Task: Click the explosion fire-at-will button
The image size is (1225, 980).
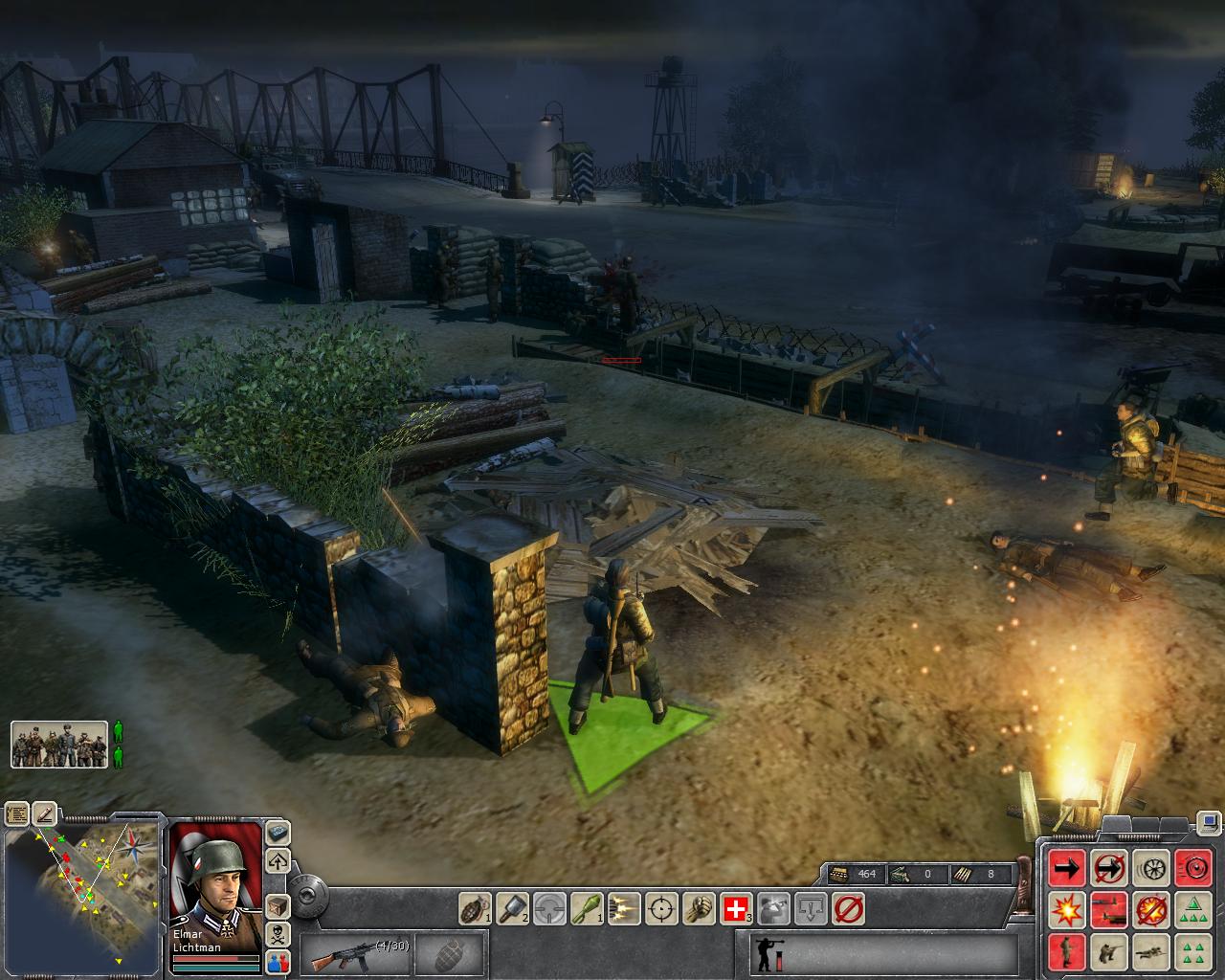Action: pyautogui.click(x=1067, y=909)
